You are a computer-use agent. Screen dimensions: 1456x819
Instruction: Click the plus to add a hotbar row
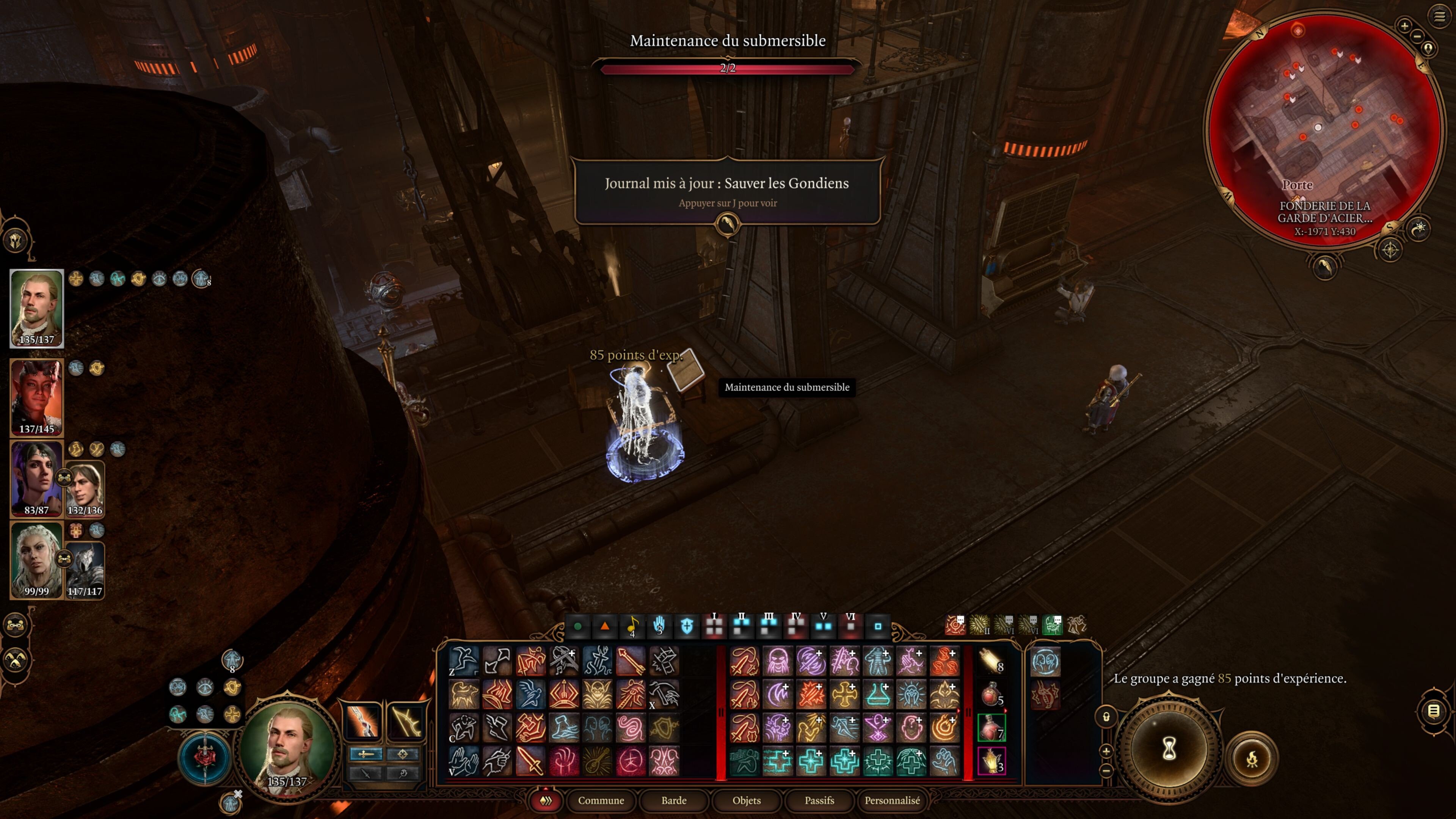pyautogui.click(x=1106, y=752)
